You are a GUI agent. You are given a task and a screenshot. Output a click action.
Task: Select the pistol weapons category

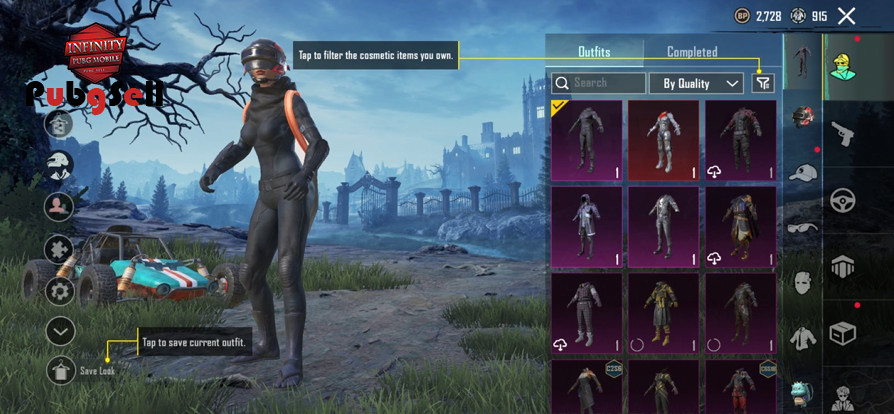[842, 133]
